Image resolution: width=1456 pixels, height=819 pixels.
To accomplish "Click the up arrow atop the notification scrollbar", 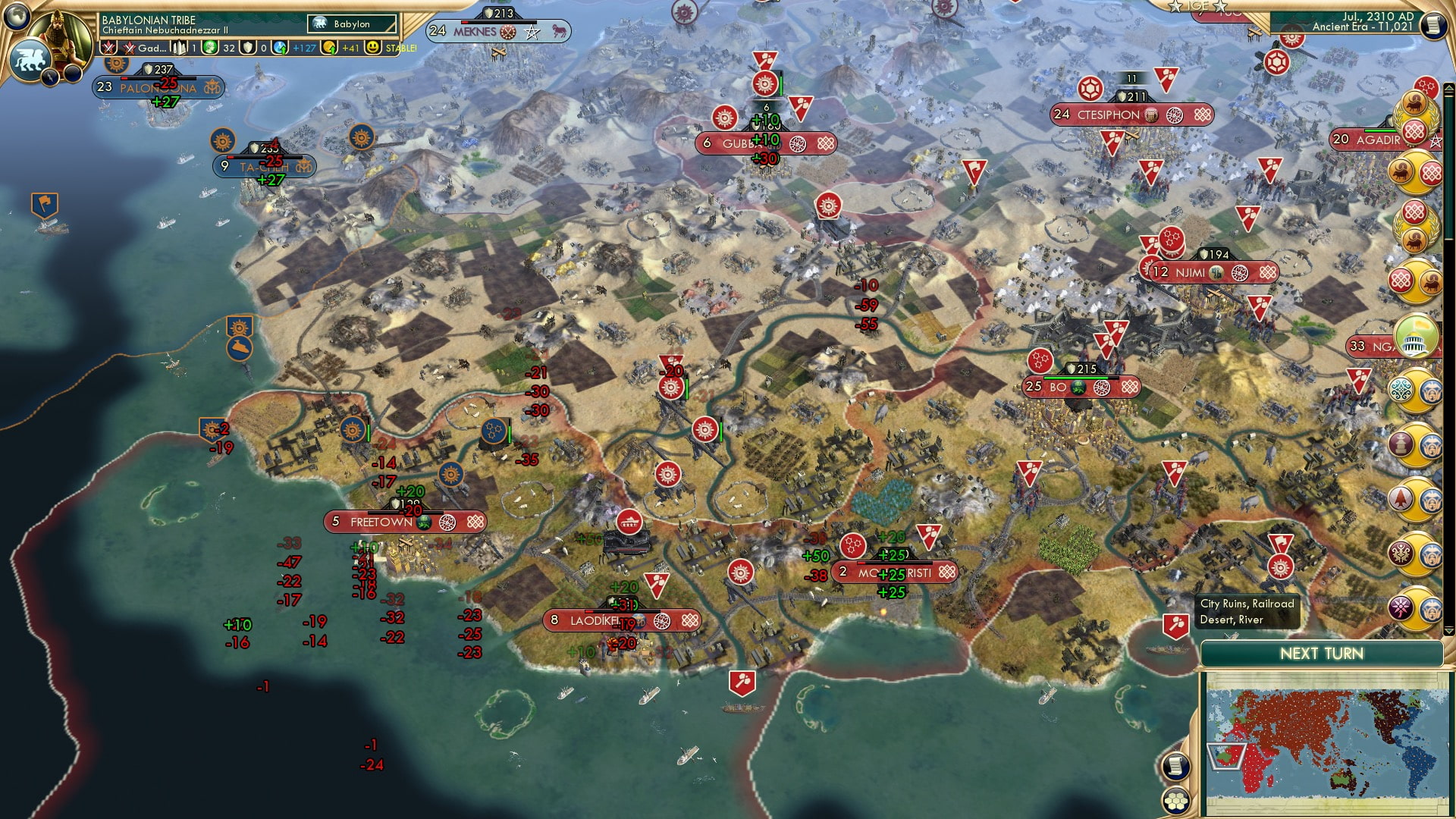I will 1448,86.
